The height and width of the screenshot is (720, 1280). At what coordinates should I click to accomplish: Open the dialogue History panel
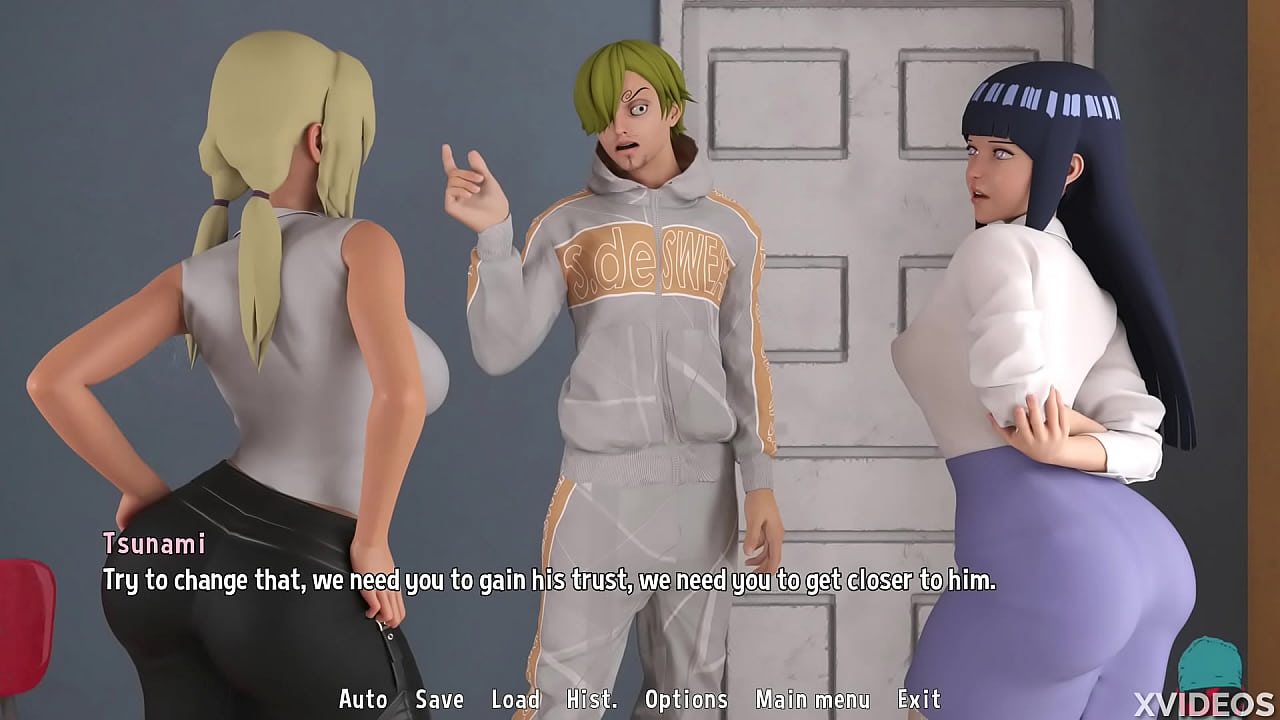coord(591,699)
